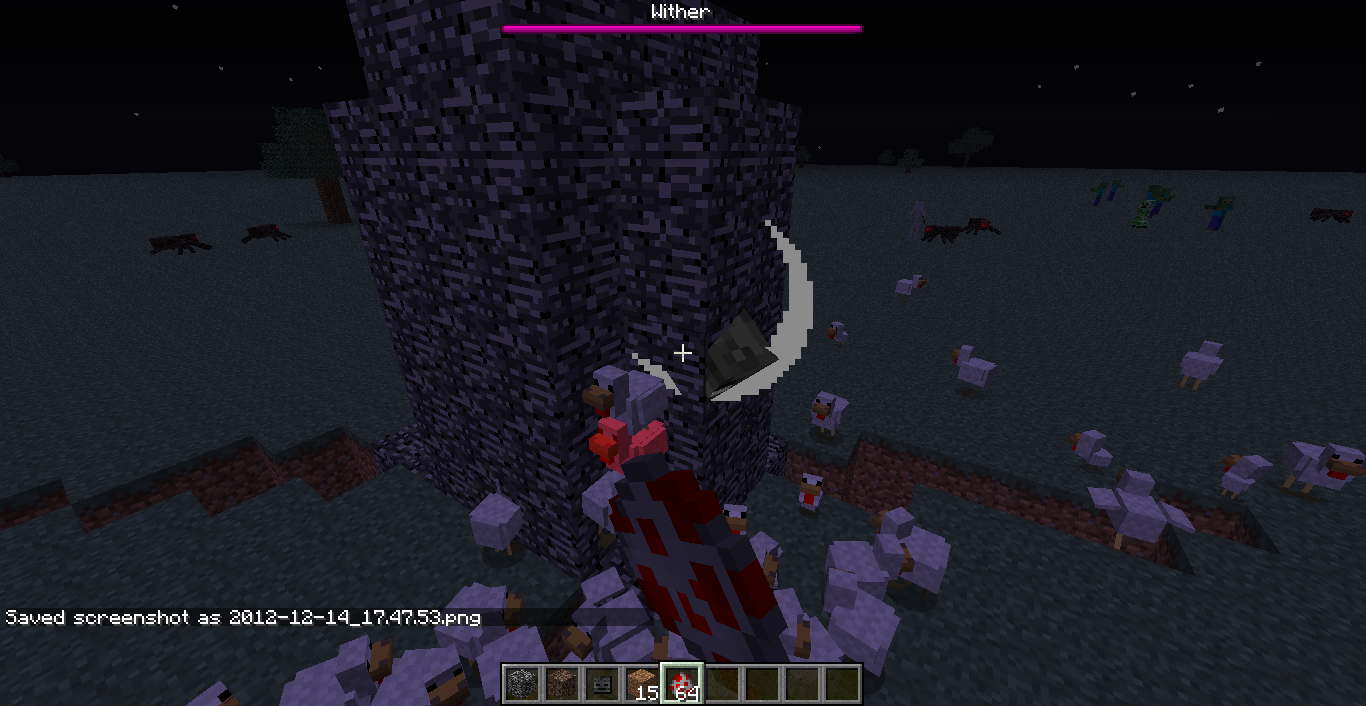Choose the dark soul sand block slot

click(x=561, y=684)
